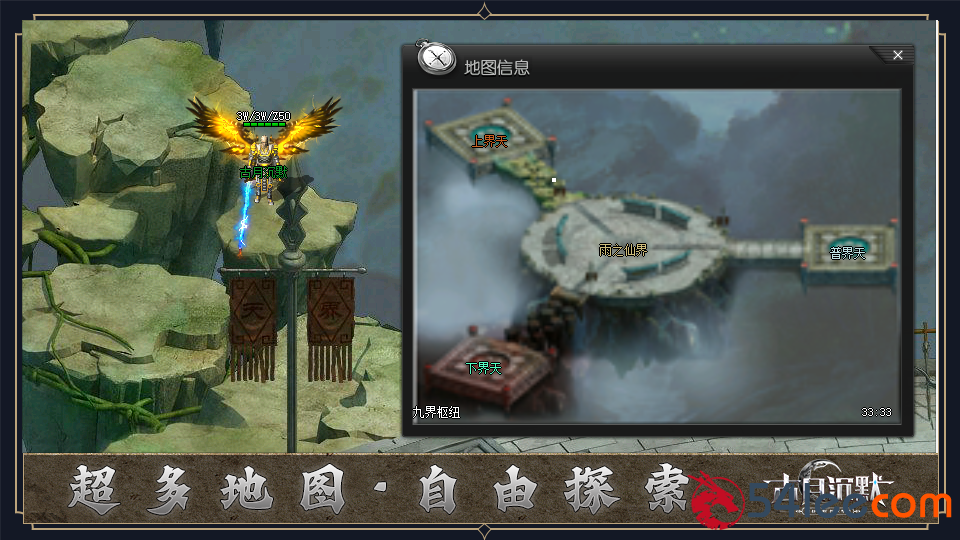Select the 上界天 marker on the map
This screenshot has height=540, width=960.
click(x=490, y=142)
